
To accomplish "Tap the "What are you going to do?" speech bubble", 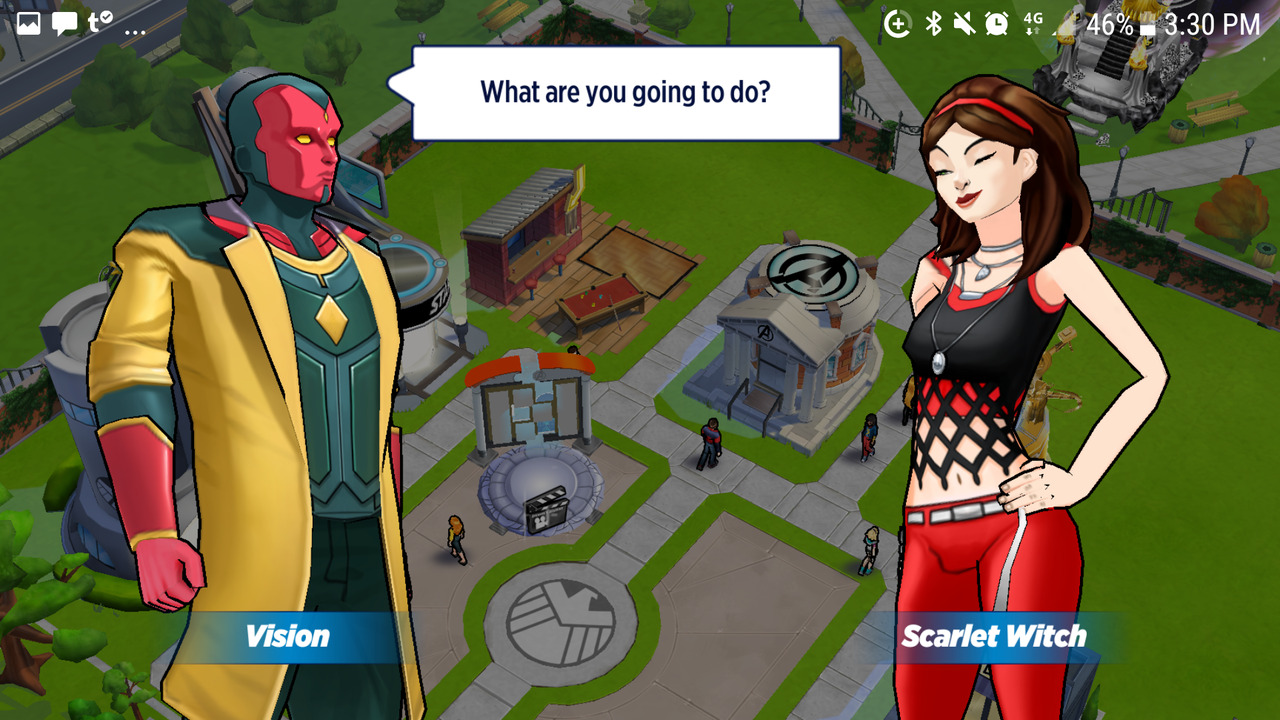I will click(x=625, y=93).
